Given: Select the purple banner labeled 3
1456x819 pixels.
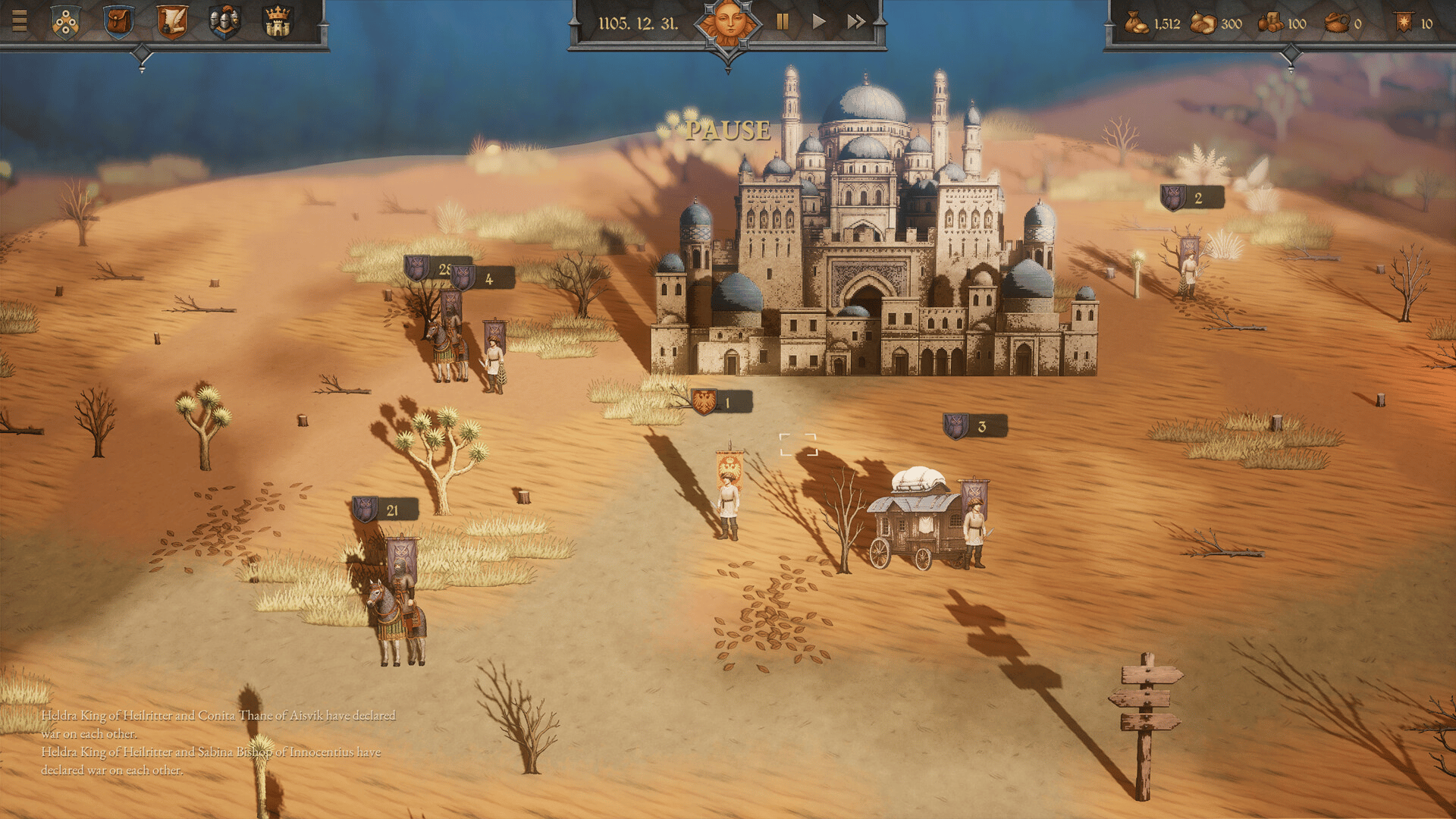Looking at the screenshot, I should (974, 427).
